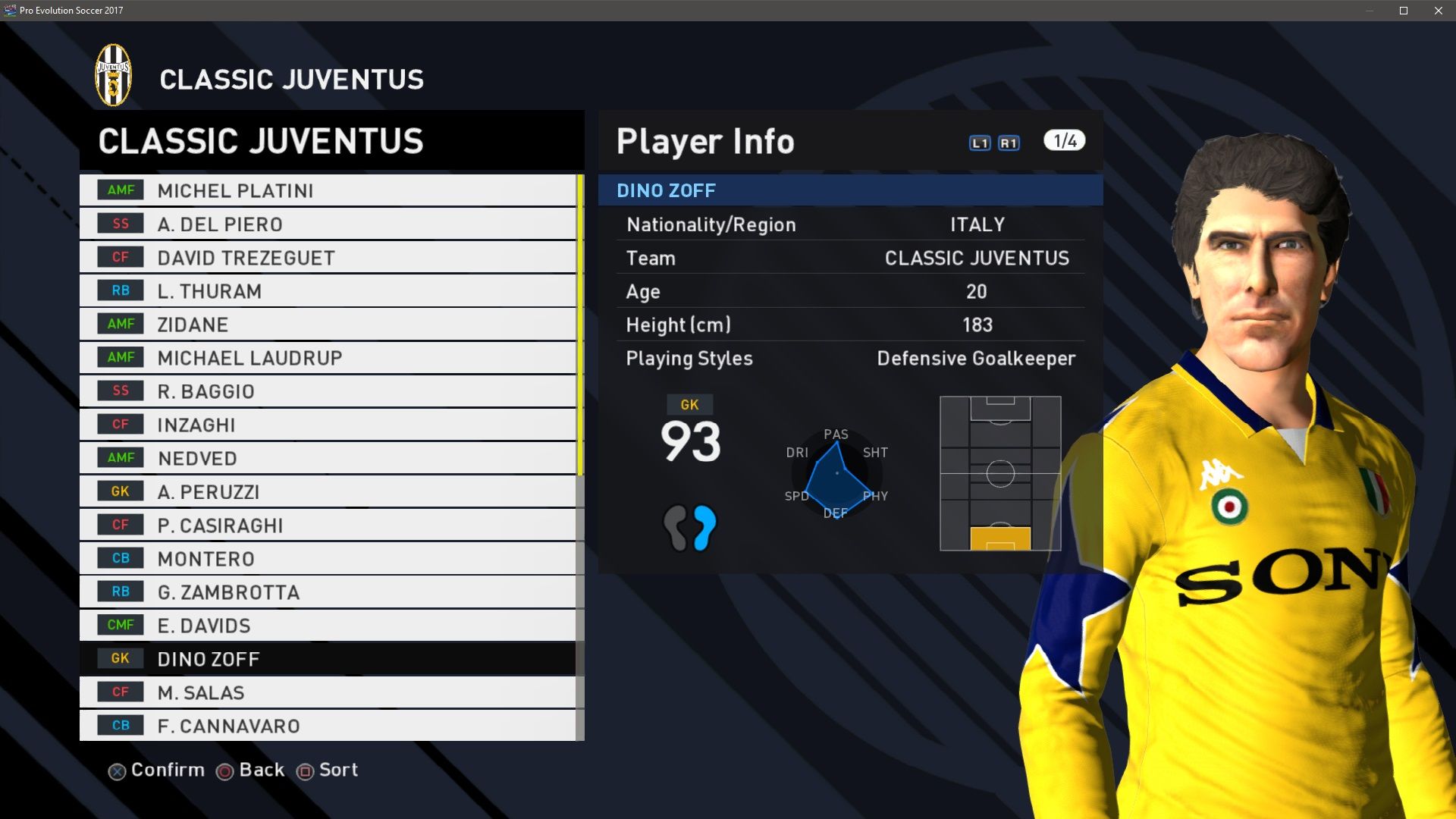Image resolution: width=1456 pixels, height=819 pixels.
Task: Click the player list scrollbar
Action: point(580,325)
